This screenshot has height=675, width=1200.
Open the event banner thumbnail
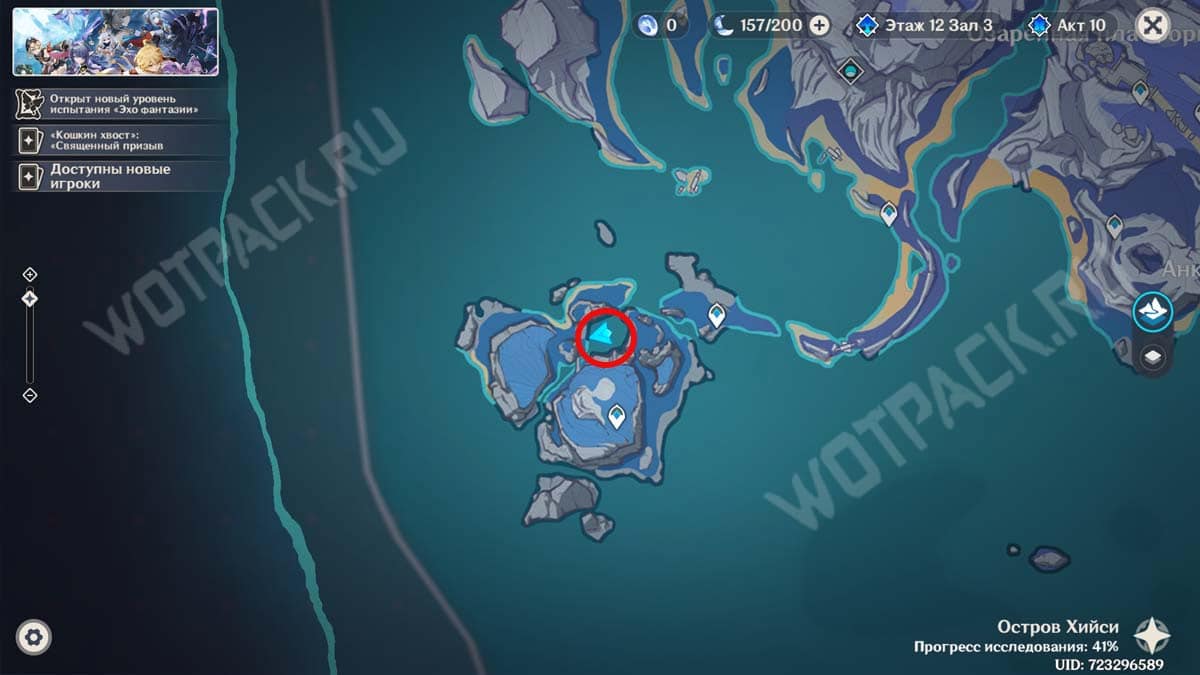click(115, 42)
